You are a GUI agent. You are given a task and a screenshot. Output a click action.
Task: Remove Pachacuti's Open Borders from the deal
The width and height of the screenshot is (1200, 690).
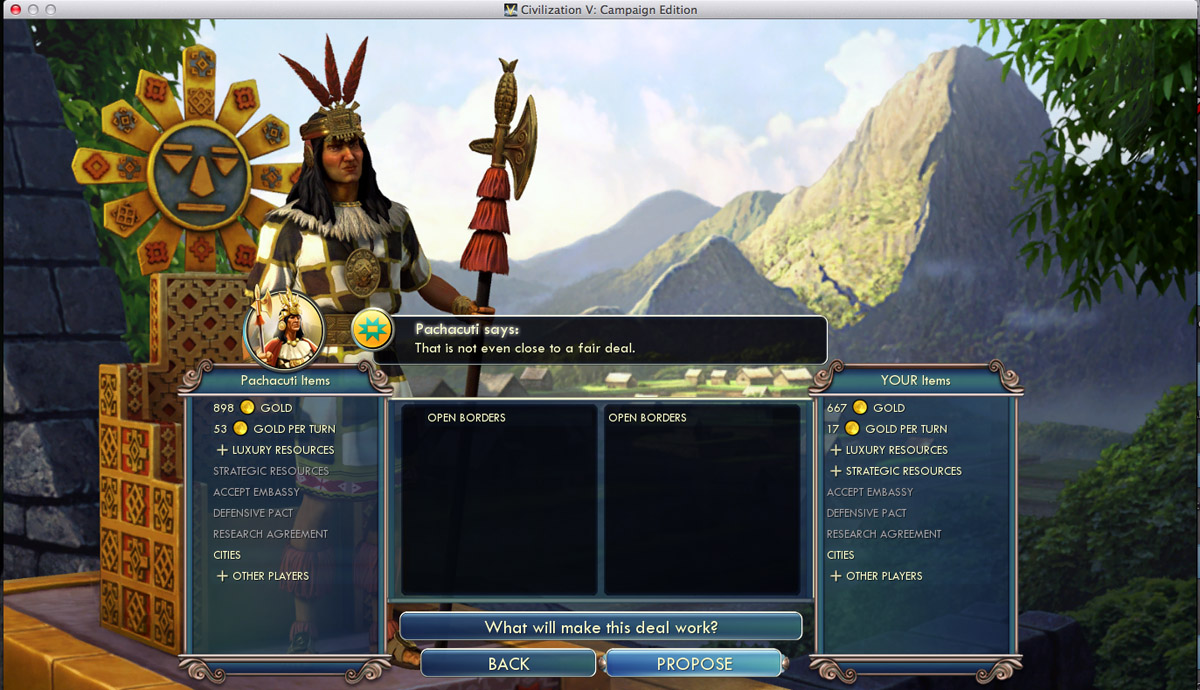coord(466,418)
